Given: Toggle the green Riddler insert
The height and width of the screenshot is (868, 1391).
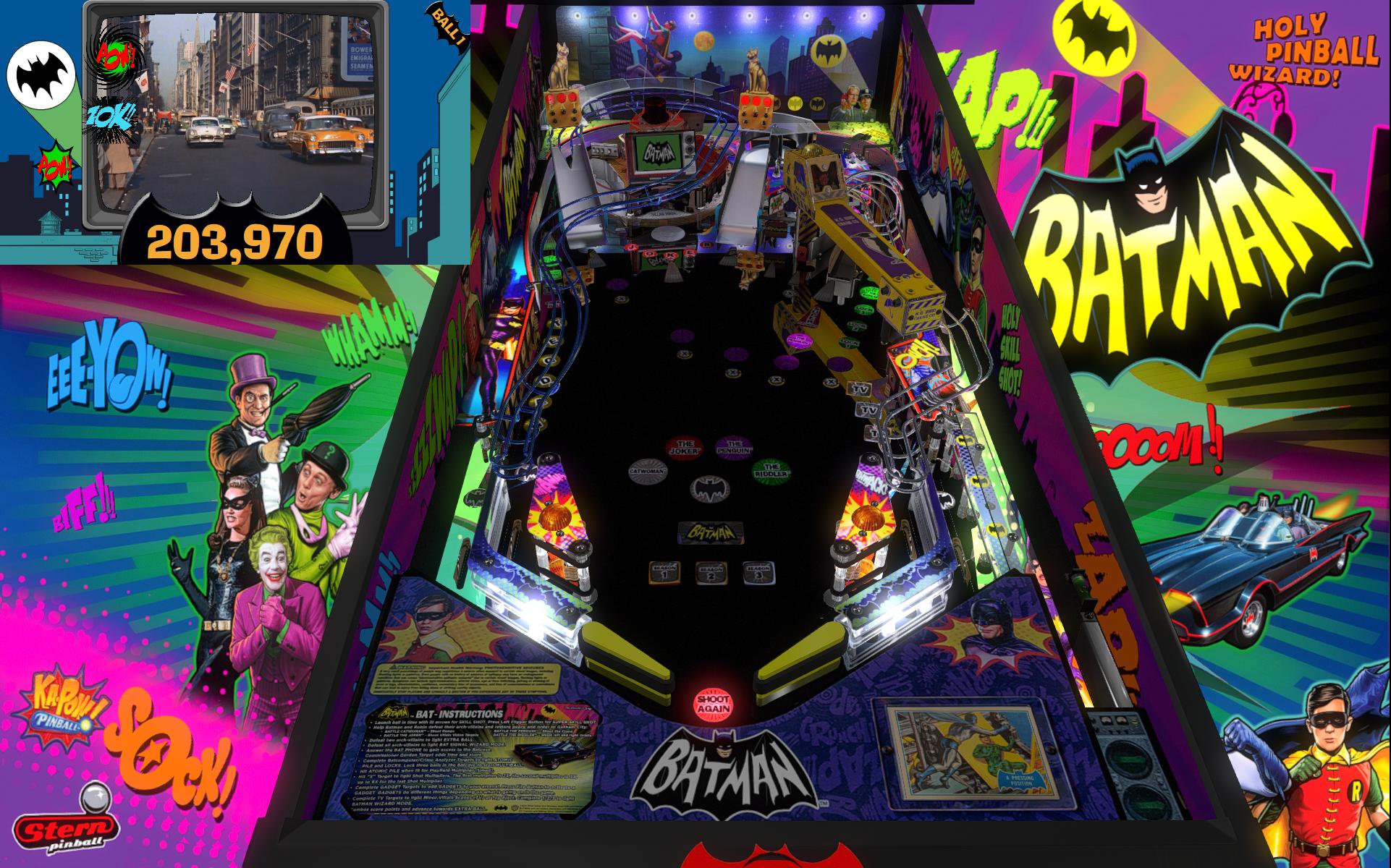Looking at the screenshot, I should click(772, 472).
